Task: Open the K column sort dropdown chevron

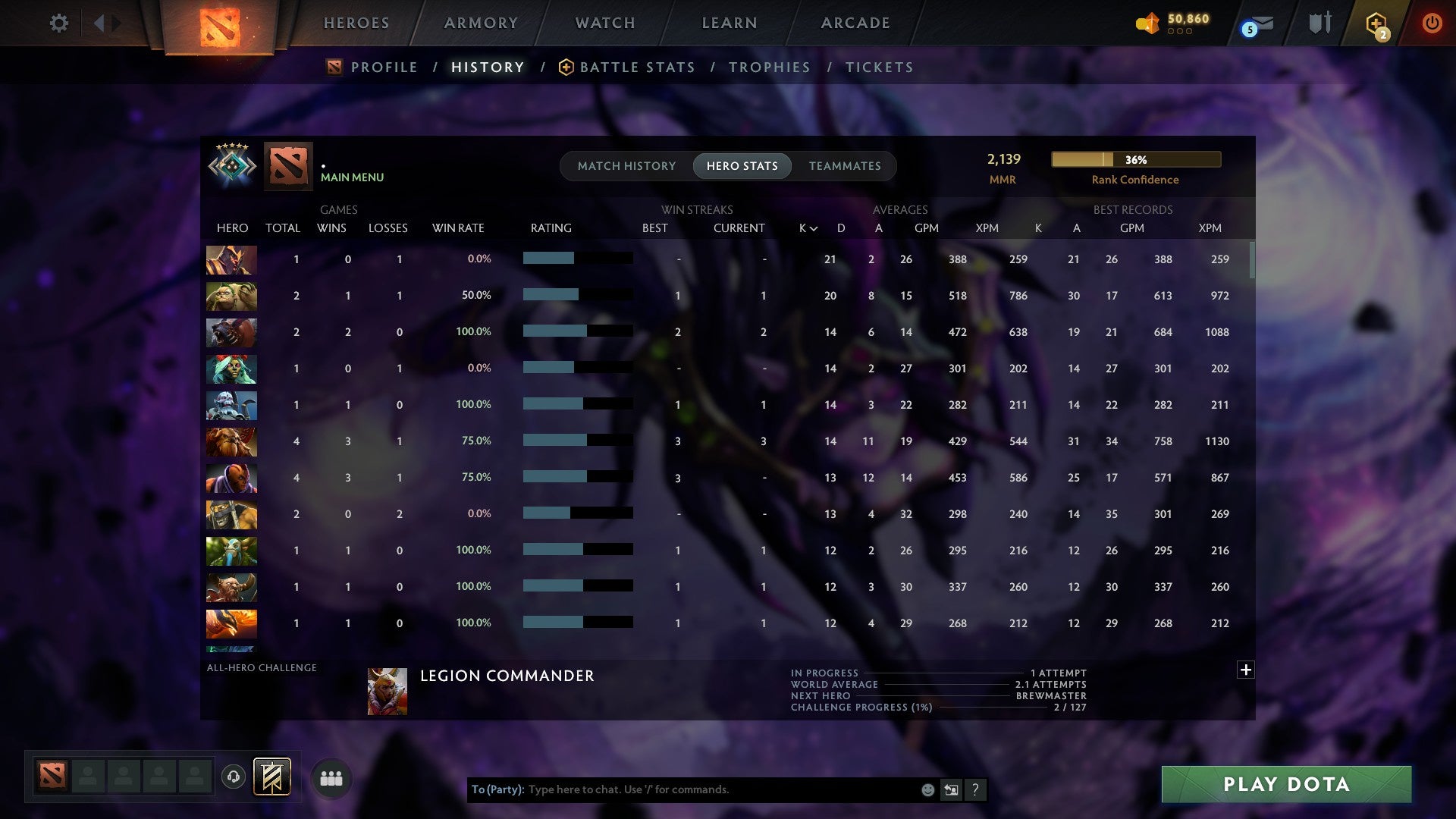Action: tap(814, 227)
